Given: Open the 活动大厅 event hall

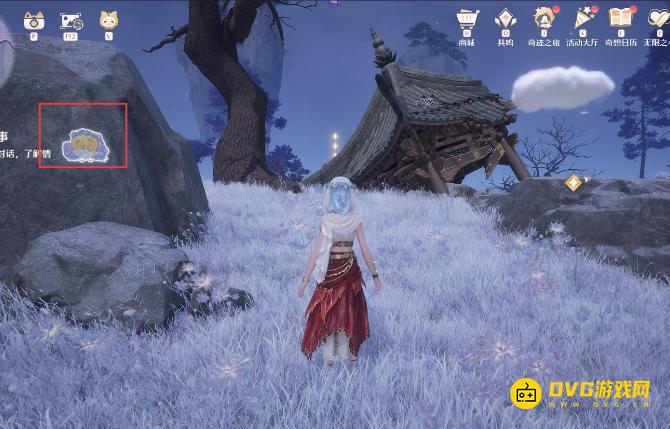Looking at the screenshot, I should 582,20.
